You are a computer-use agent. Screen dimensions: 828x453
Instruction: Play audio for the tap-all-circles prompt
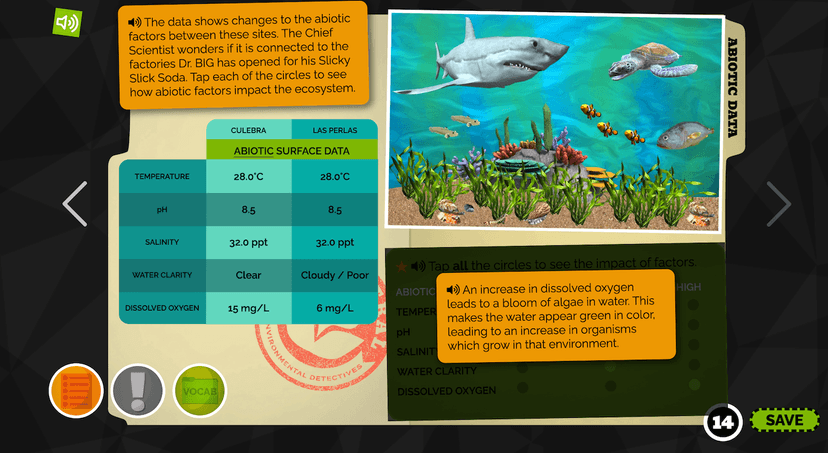[417, 264]
